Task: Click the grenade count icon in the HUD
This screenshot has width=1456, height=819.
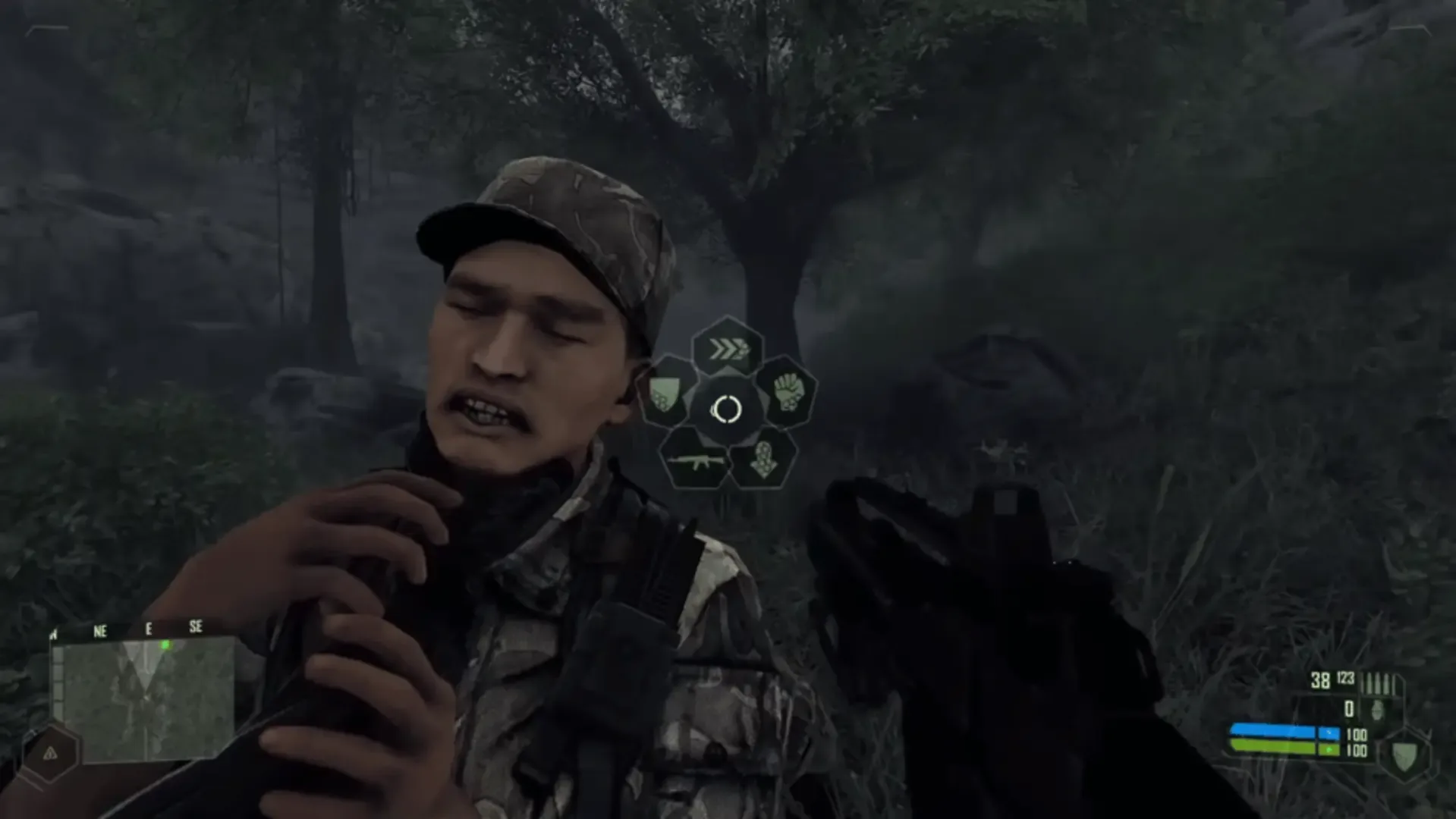Action: click(1378, 711)
